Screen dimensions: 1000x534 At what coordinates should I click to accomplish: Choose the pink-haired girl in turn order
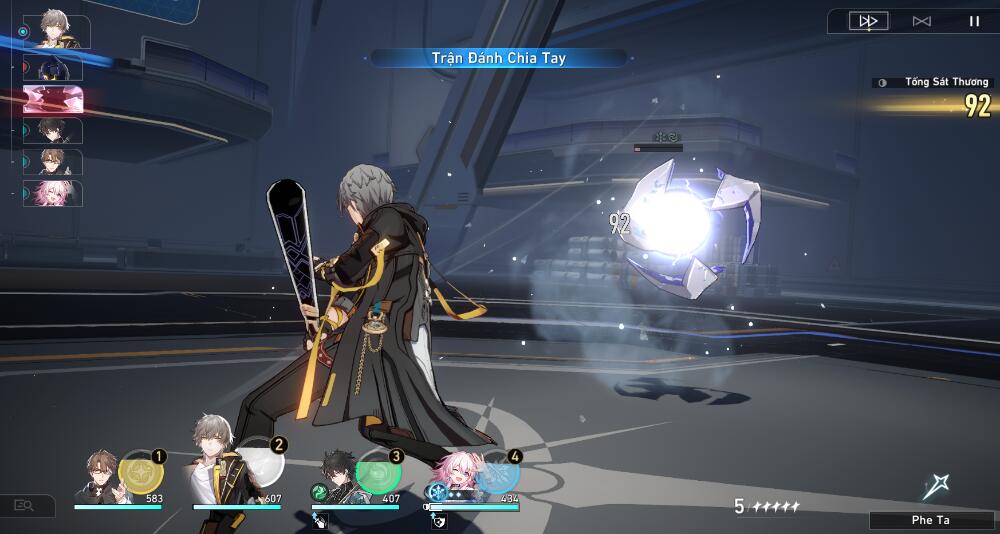[53, 193]
